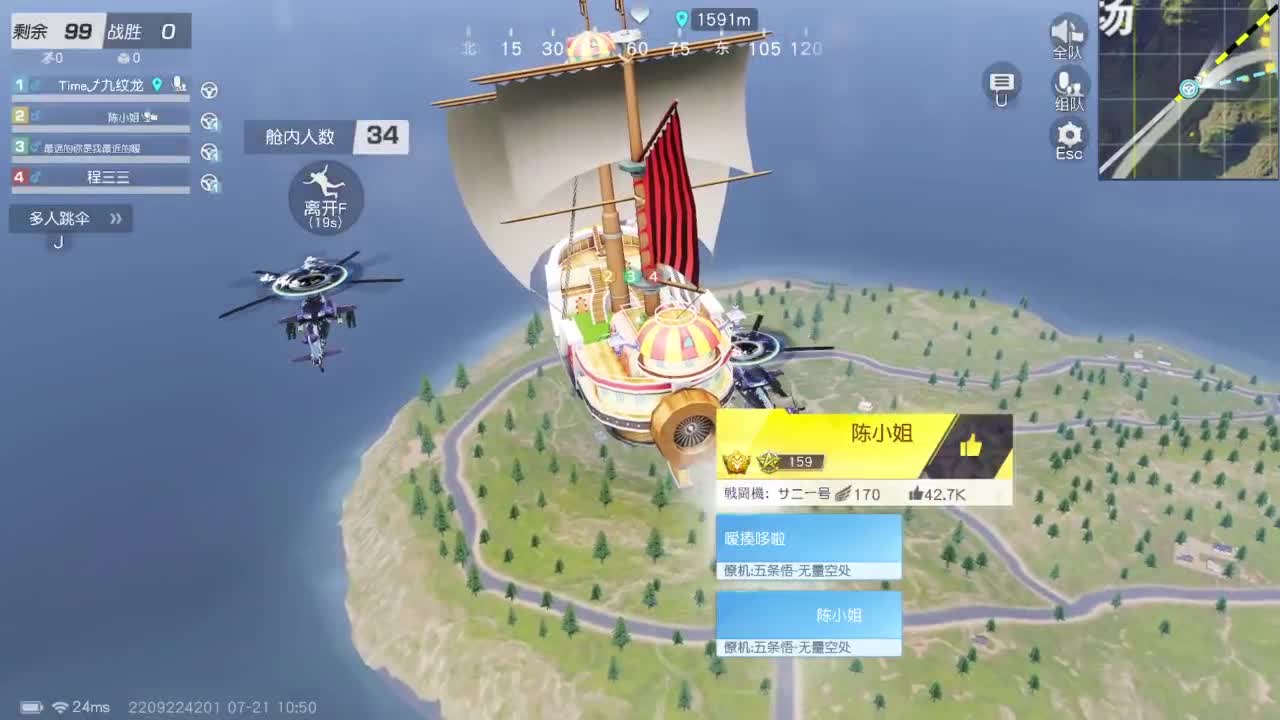Click the 1591m destination pin marker
Viewport: 1280px width, 720px height.
click(683, 20)
